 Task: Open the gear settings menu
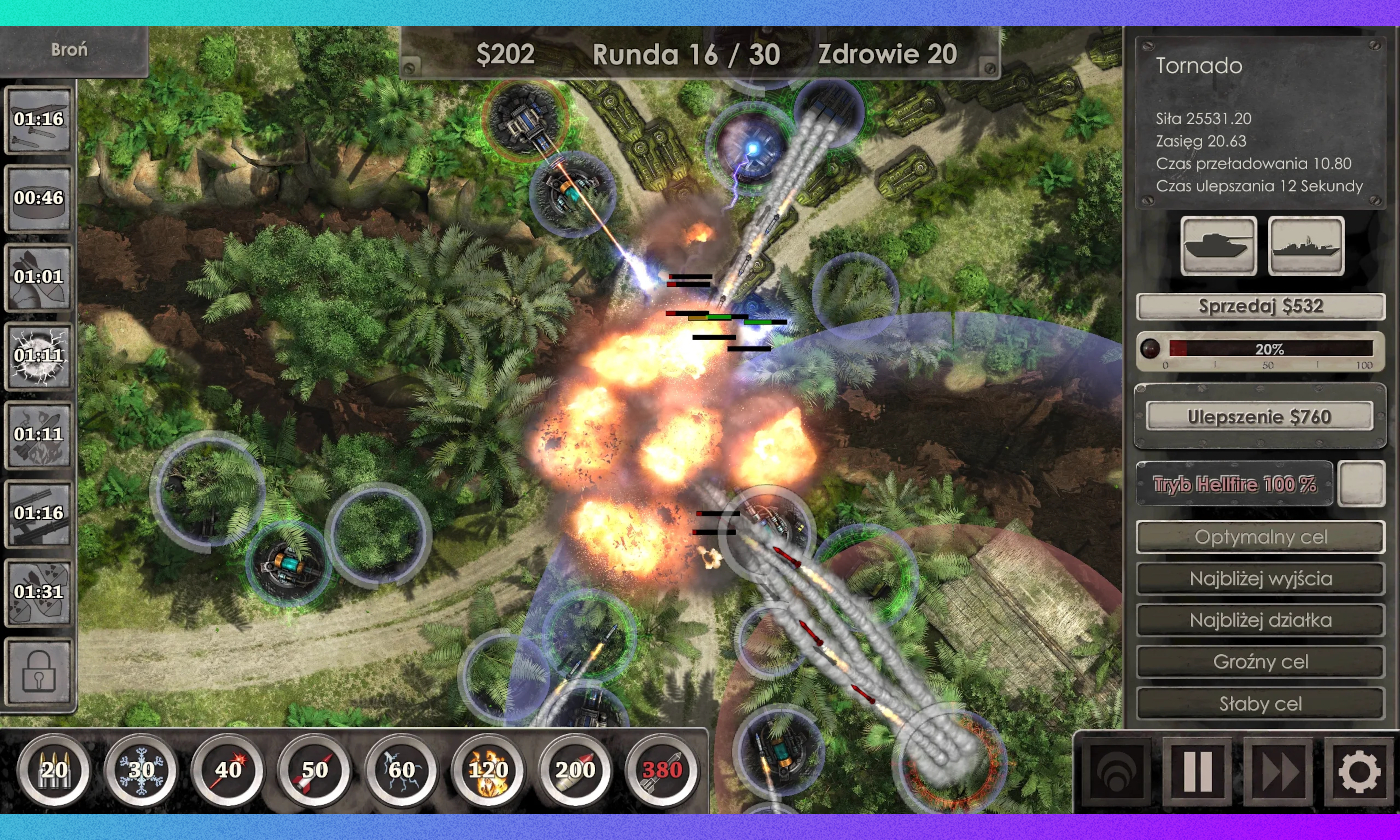pos(1358,772)
